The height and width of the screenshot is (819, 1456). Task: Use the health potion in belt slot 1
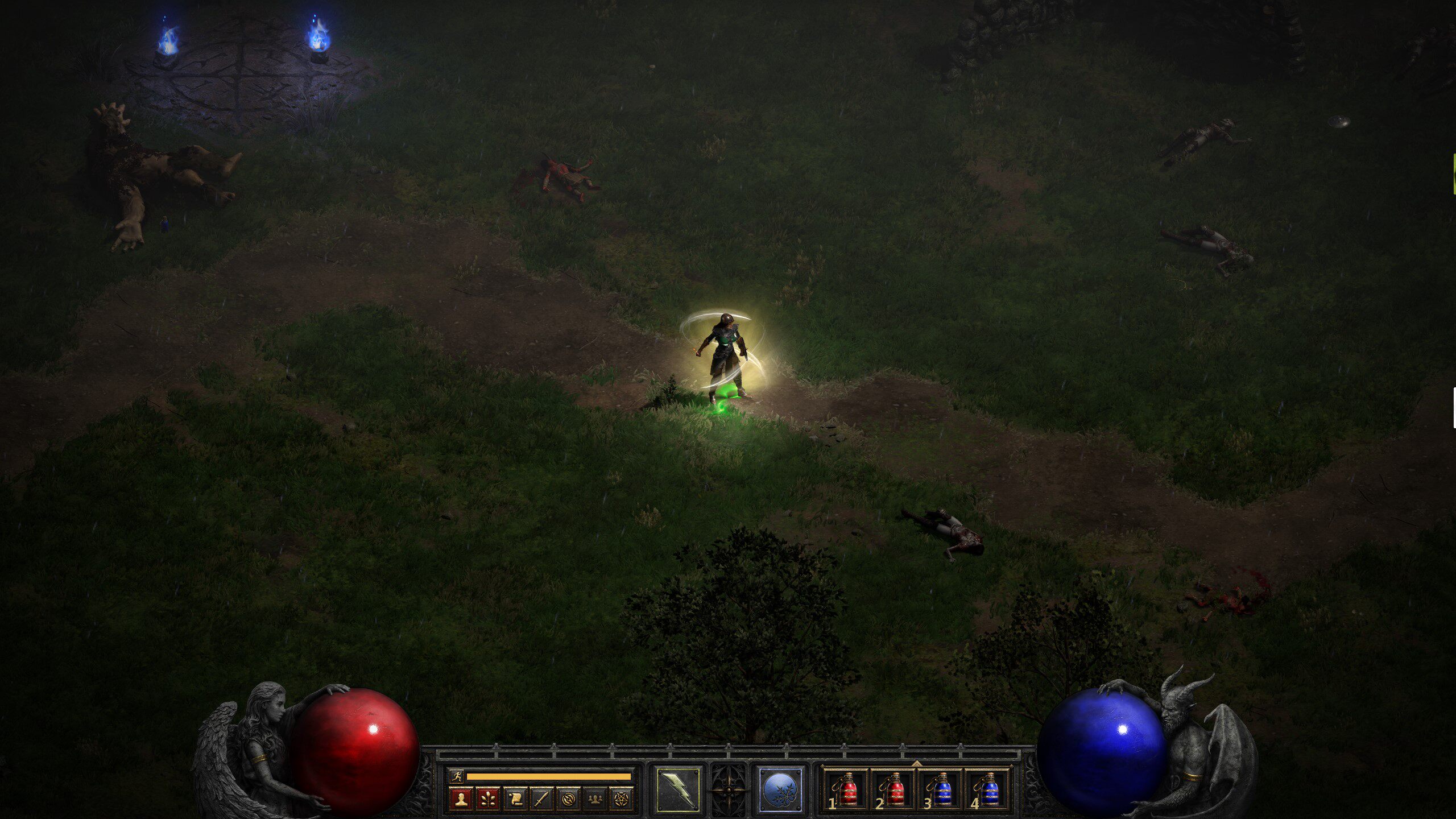point(847,789)
